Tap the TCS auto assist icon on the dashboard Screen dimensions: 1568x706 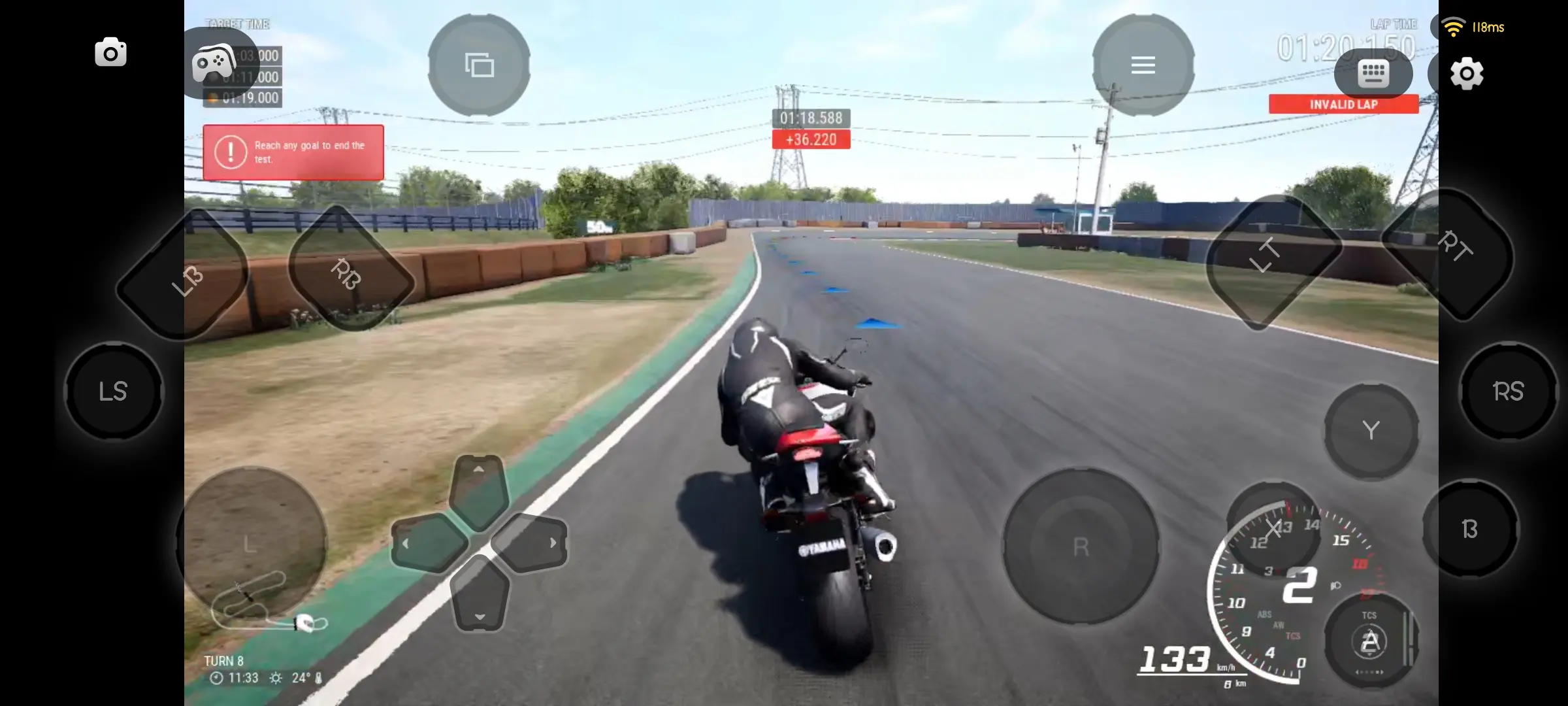click(1370, 639)
